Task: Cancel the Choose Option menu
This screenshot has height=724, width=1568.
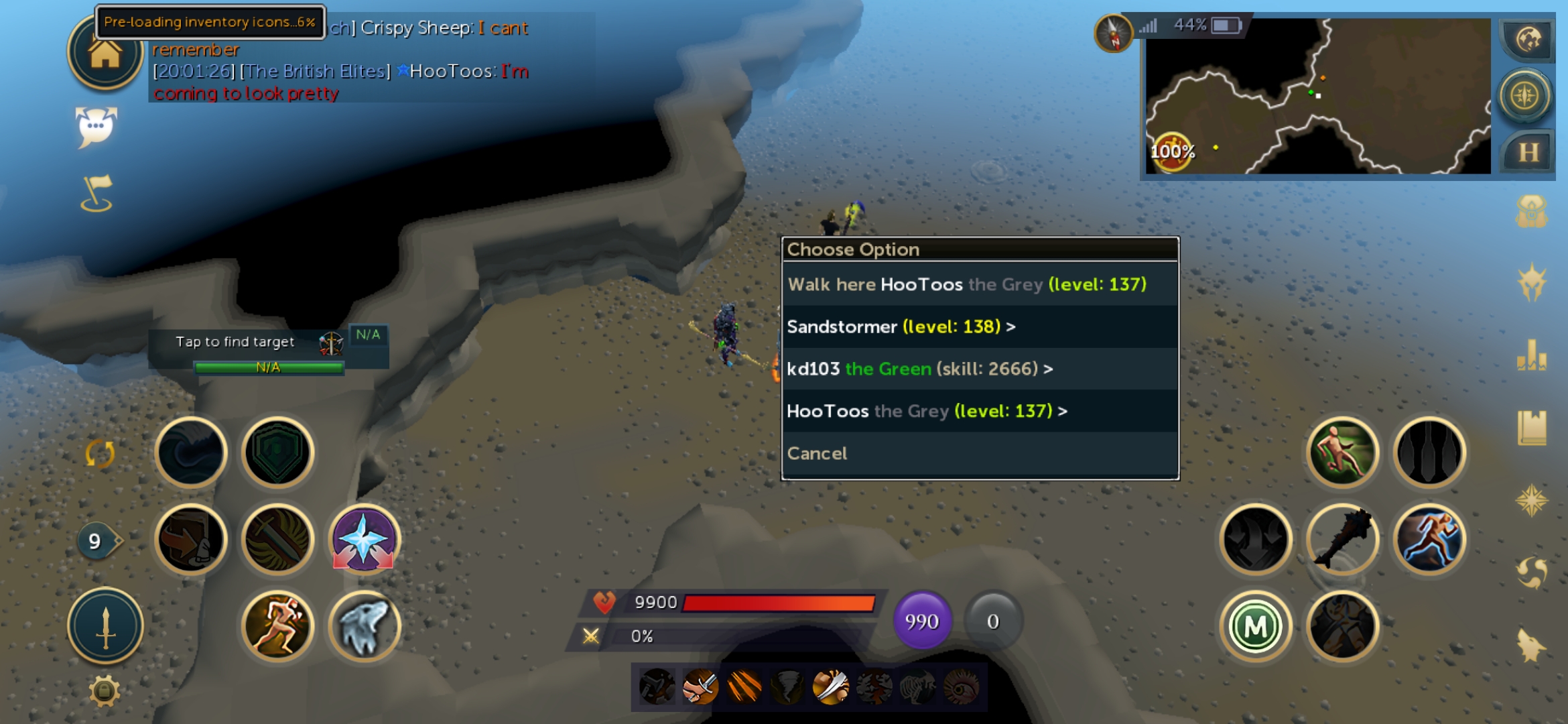Action: (x=817, y=453)
